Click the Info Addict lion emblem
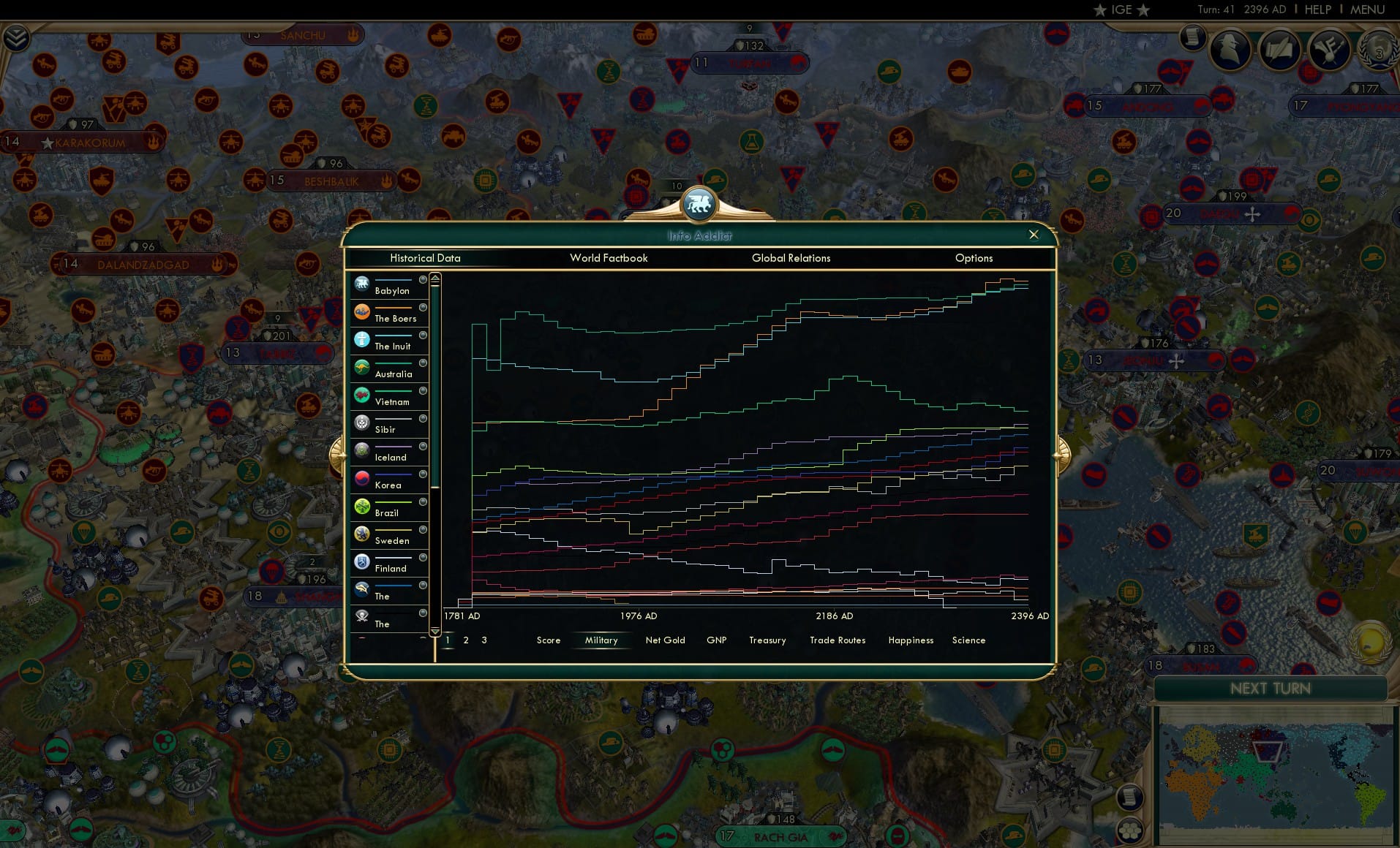This screenshot has height=848, width=1400. coord(700,205)
